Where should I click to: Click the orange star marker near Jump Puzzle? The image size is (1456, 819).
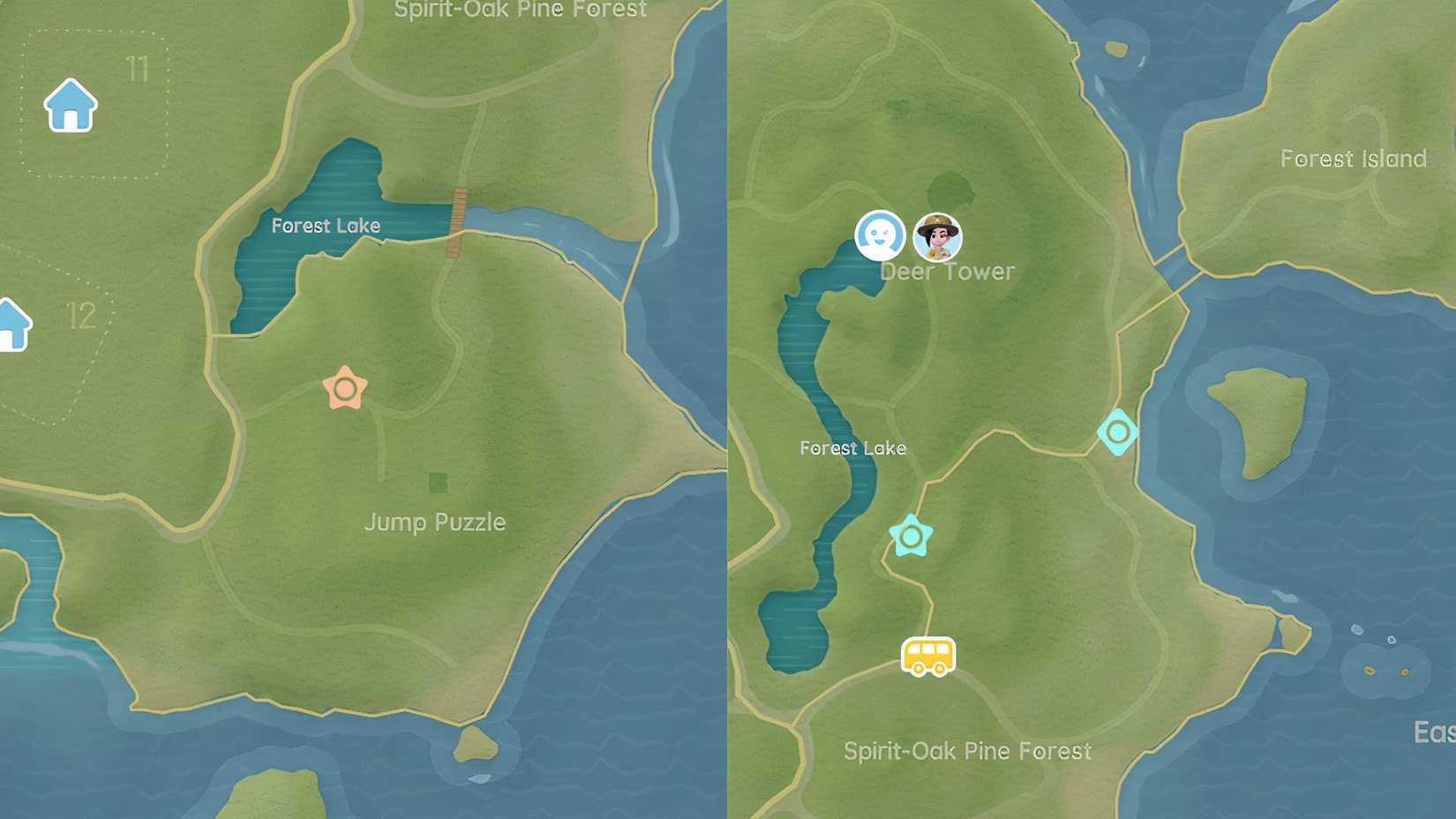point(344,387)
